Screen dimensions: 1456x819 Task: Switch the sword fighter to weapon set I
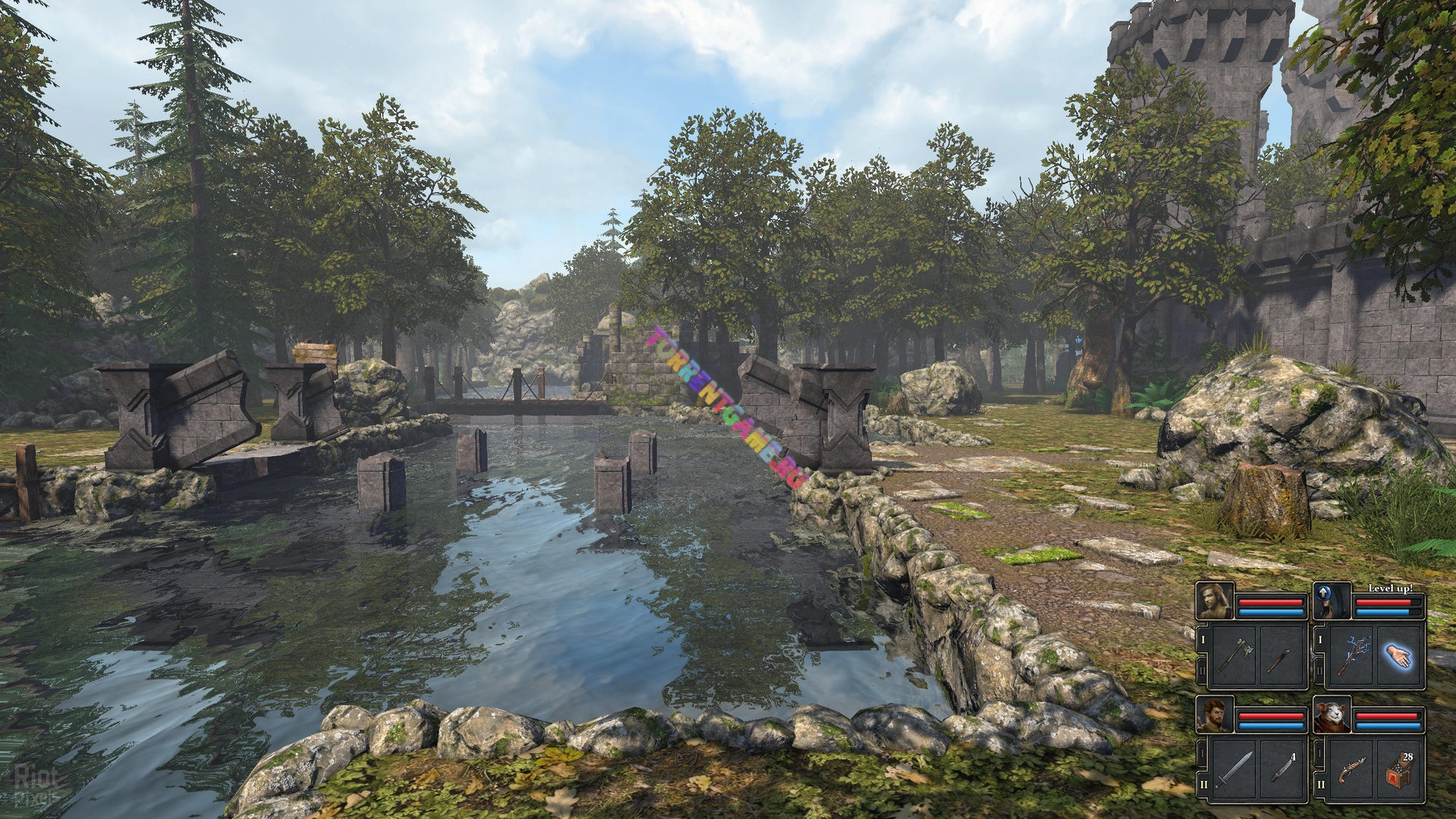pos(1203,755)
